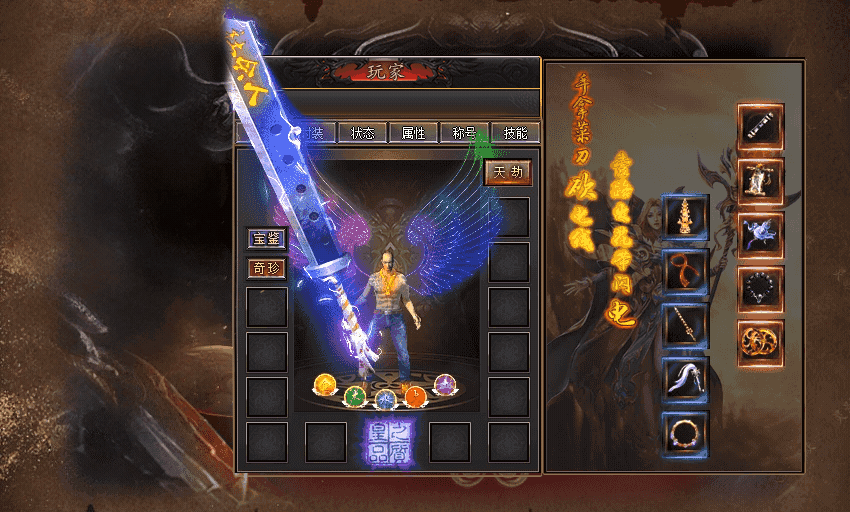Select the long staff item slot
The image size is (850, 512).
[x=685, y=325]
